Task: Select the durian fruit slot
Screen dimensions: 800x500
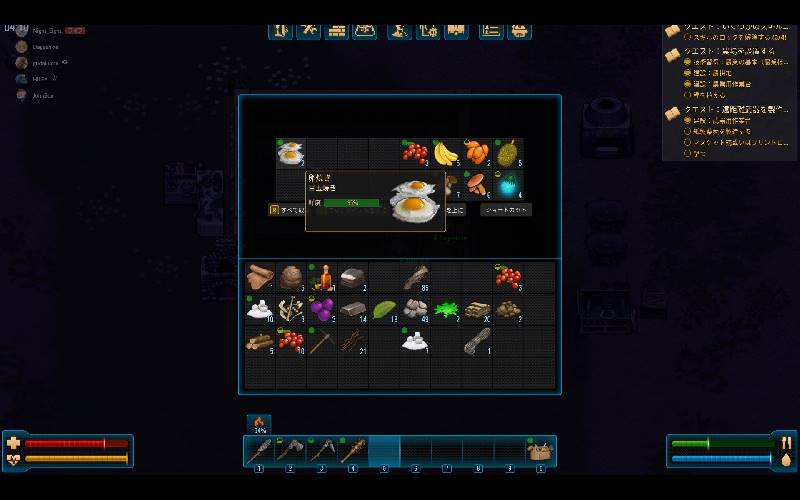Action: click(x=508, y=153)
